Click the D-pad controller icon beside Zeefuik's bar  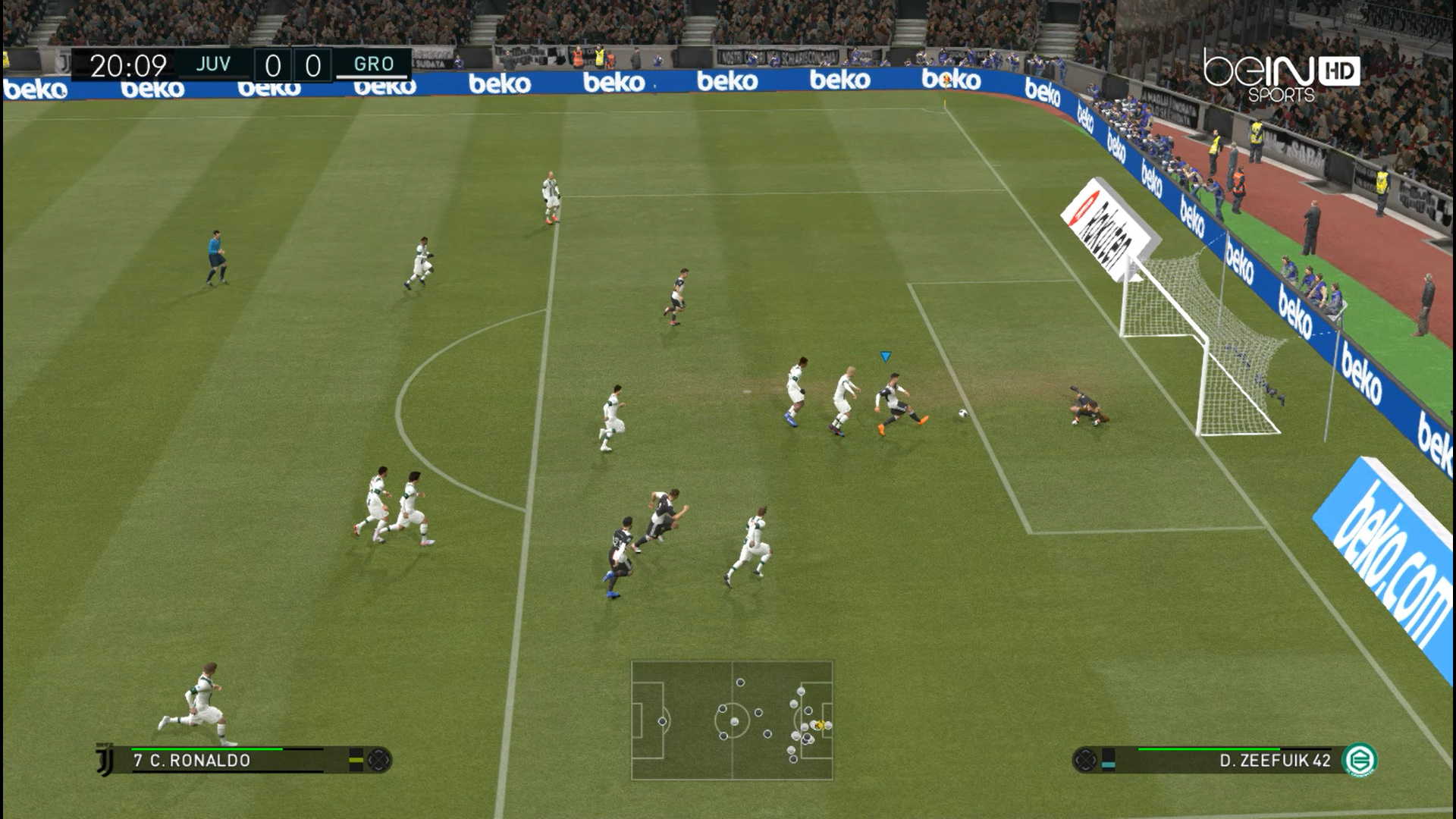pyautogui.click(x=1086, y=758)
